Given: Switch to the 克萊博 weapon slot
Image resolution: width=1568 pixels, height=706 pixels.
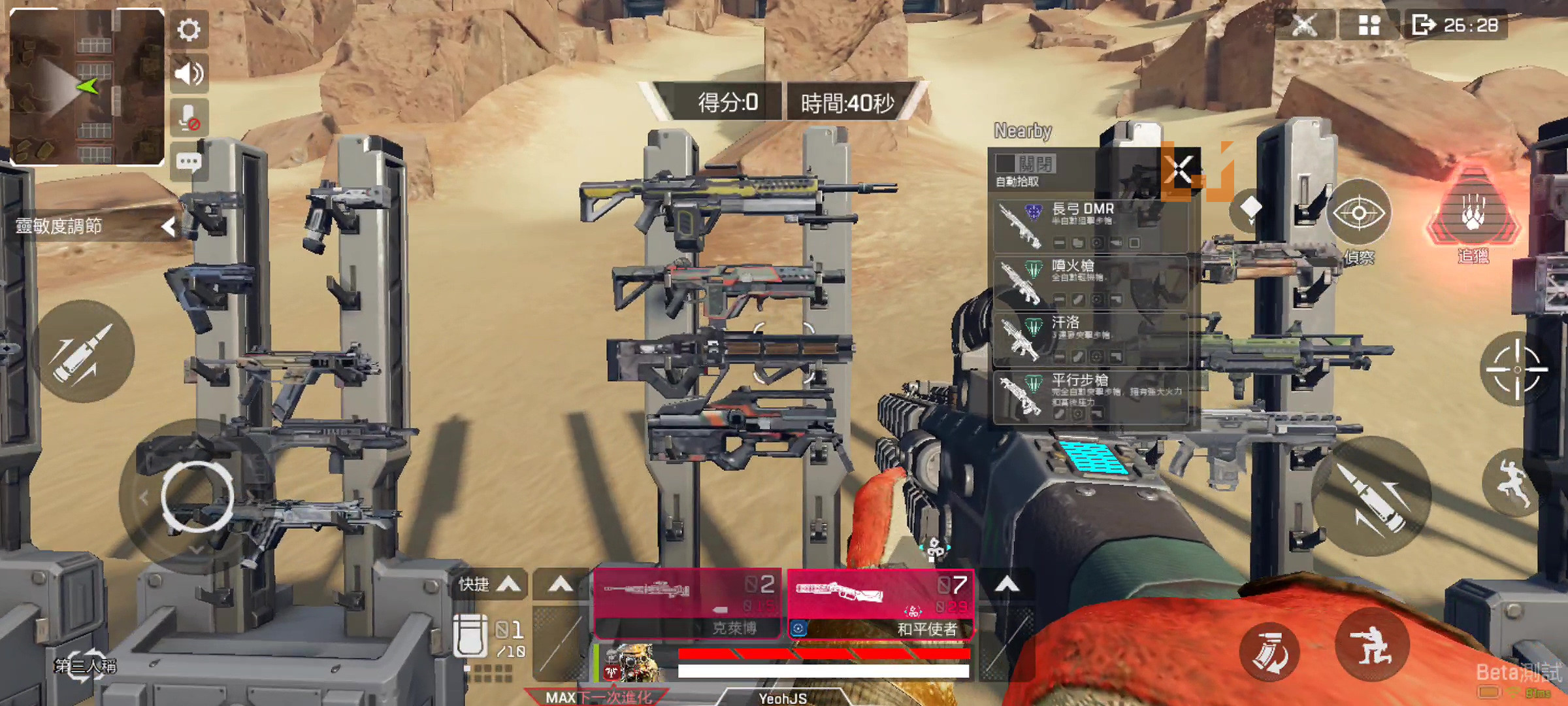Looking at the screenshot, I should pos(688,603).
